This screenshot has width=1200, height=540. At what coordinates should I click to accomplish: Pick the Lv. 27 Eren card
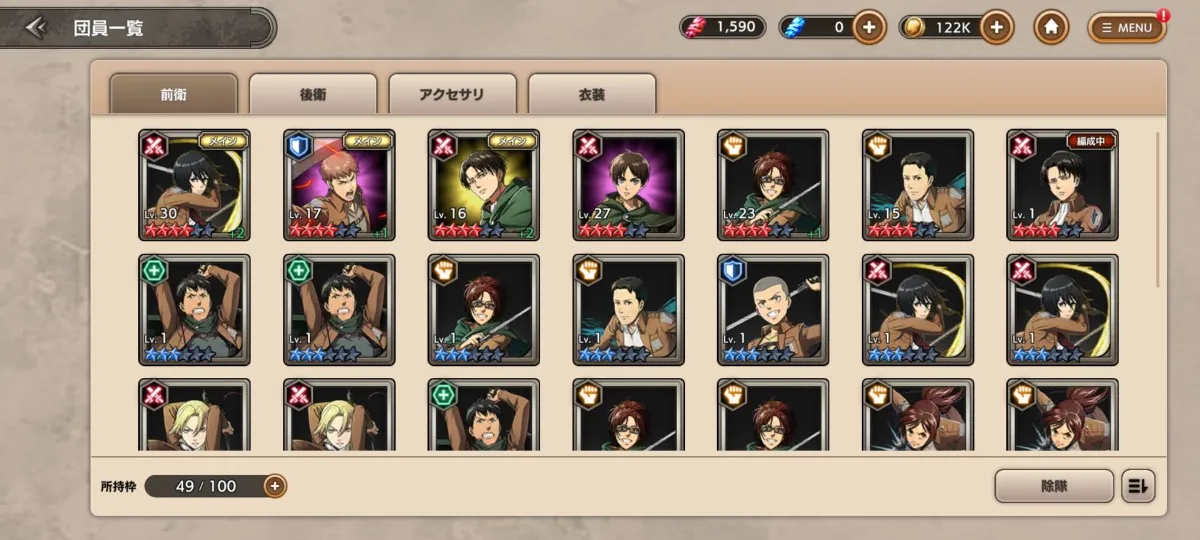click(628, 185)
